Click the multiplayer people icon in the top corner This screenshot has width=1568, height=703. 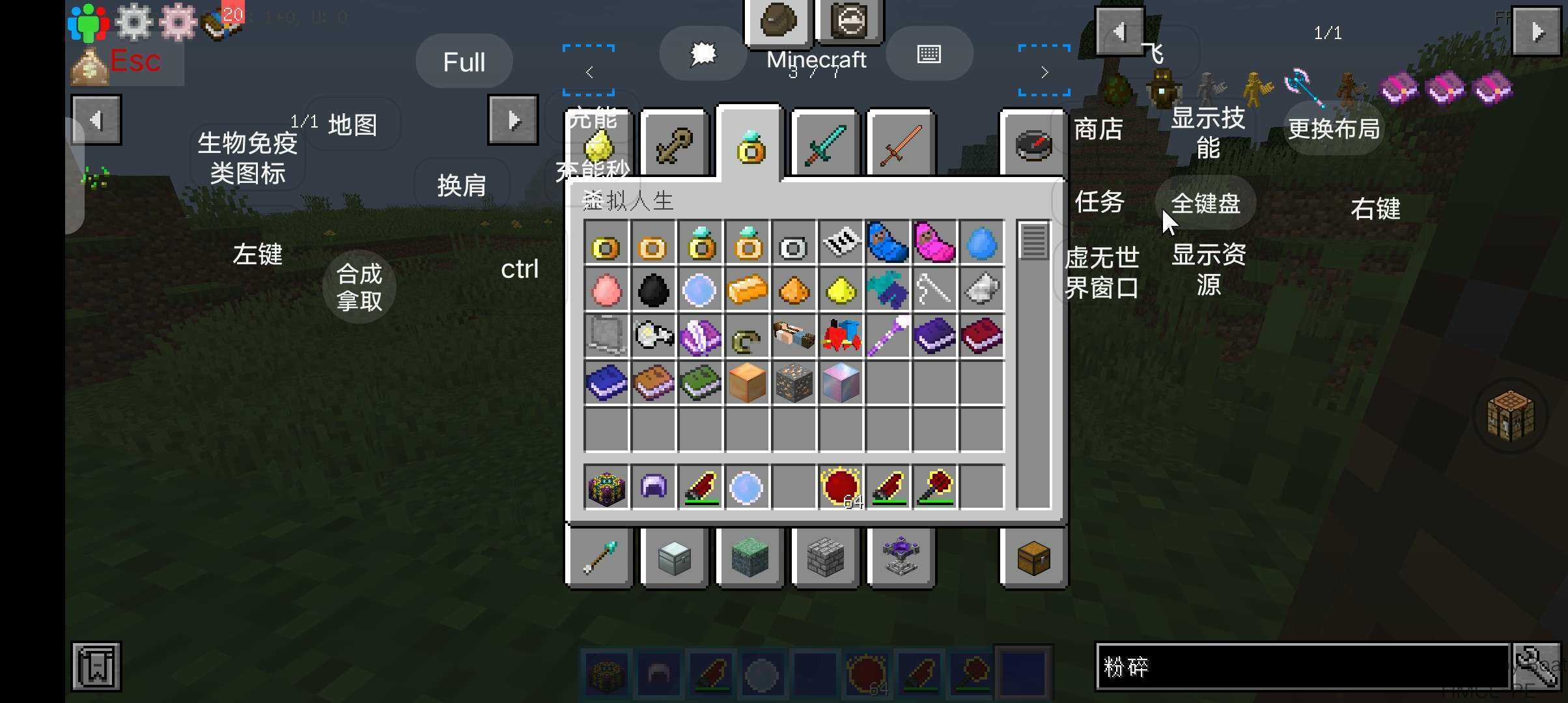point(88,21)
